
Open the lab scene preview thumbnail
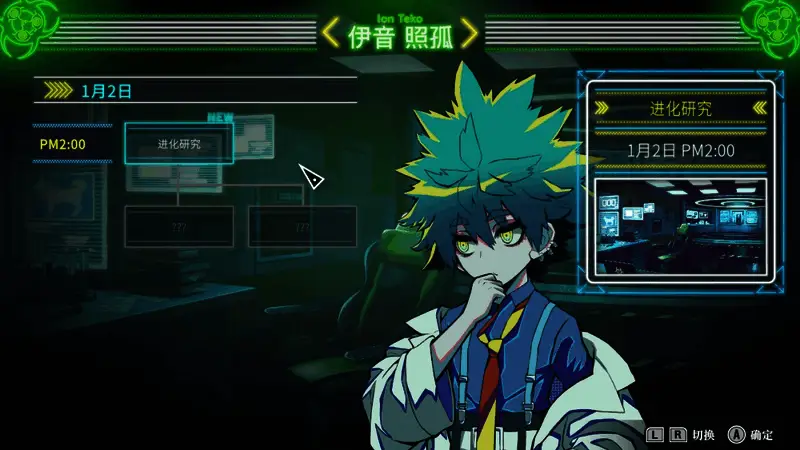click(x=679, y=228)
